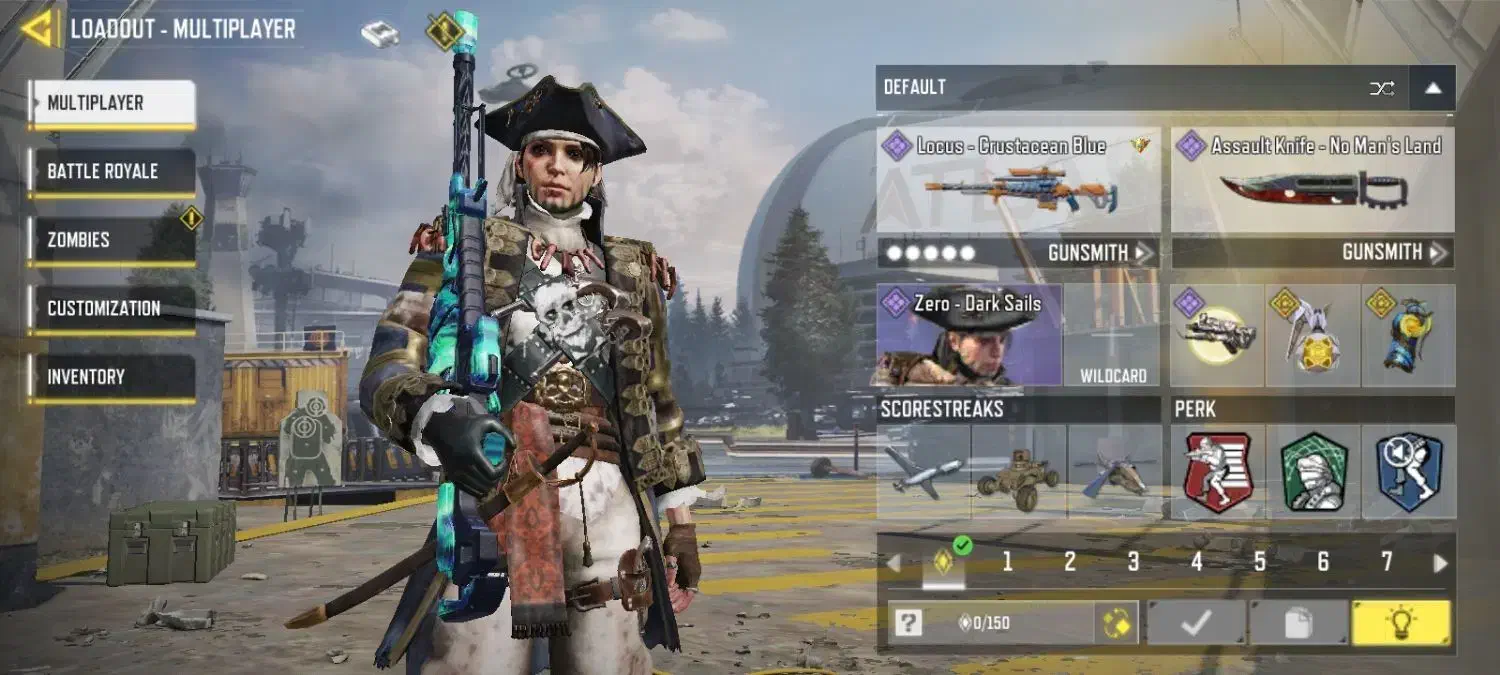The height and width of the screenshot is (675, 1500).
Task: Select the Zero - Dark Sails operator
Action: point(968,336)
